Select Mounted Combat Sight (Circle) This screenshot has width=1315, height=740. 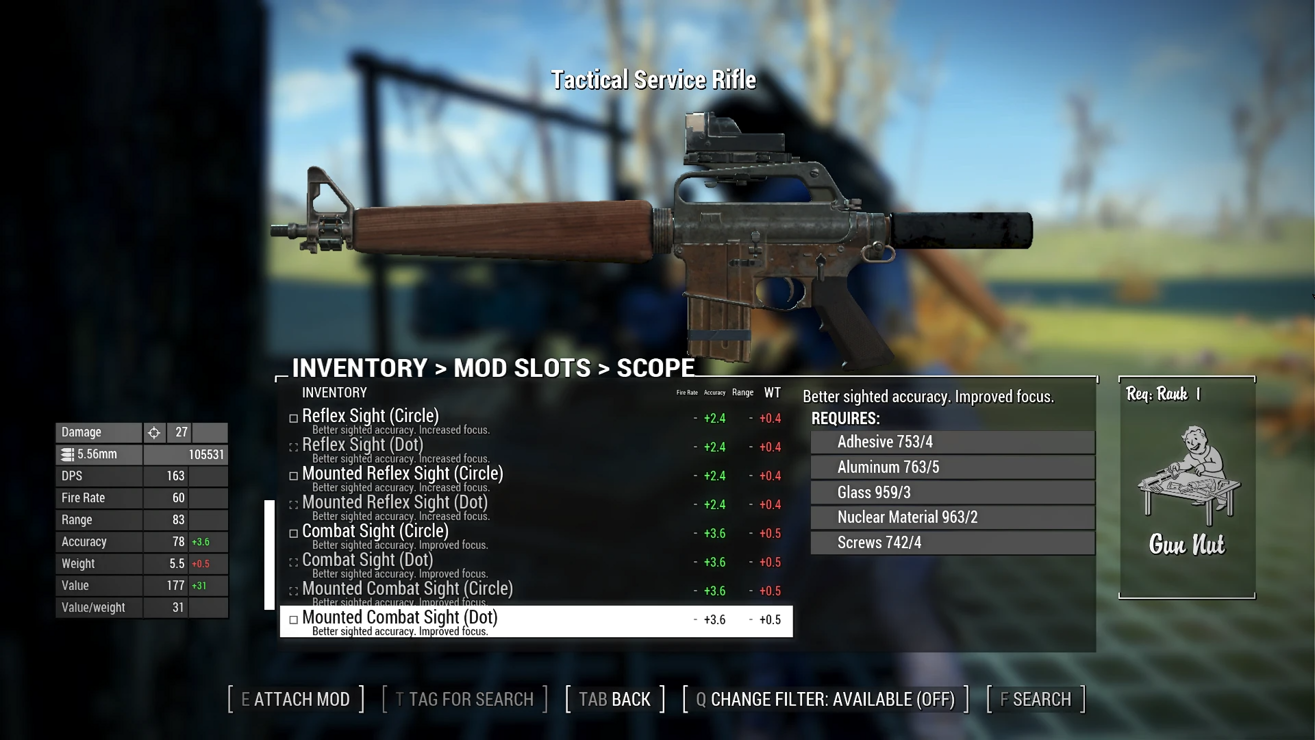coord(407,589)
